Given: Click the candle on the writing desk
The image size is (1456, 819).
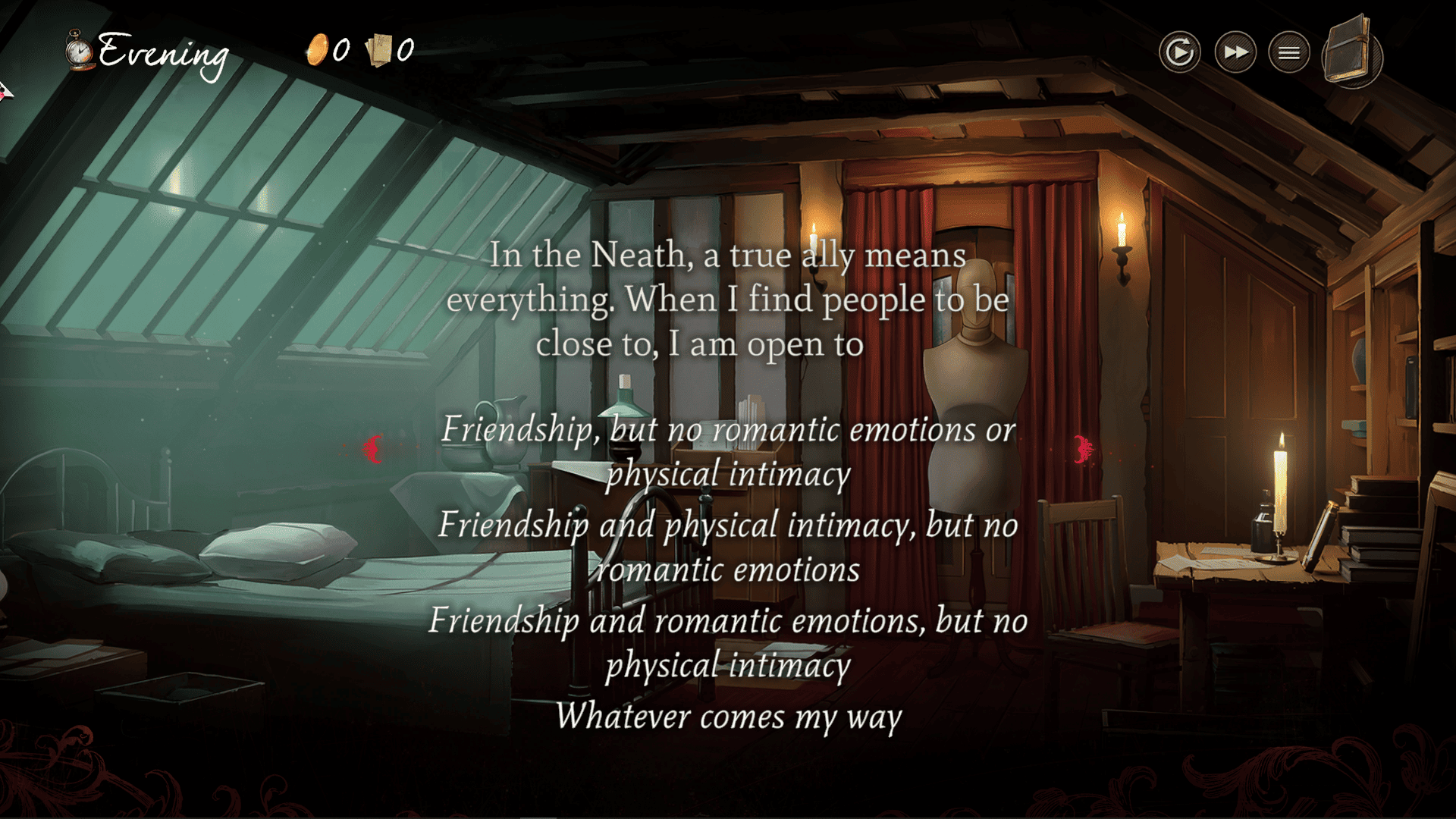Looking at the screenshot, I should coord(1282,493).
